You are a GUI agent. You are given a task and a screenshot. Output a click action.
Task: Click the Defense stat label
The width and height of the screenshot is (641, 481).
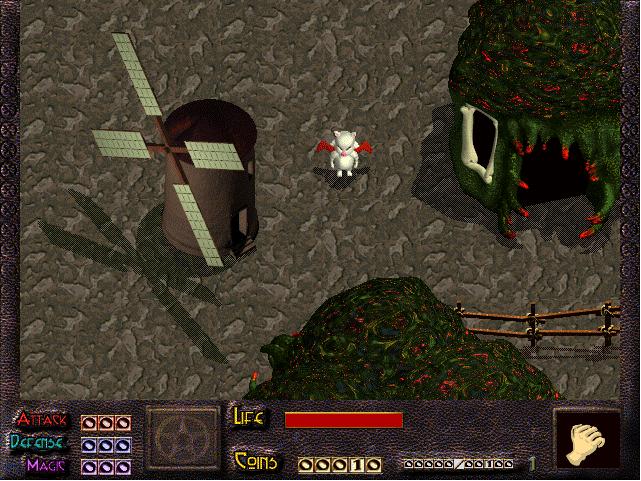click(x=40, y=443)
